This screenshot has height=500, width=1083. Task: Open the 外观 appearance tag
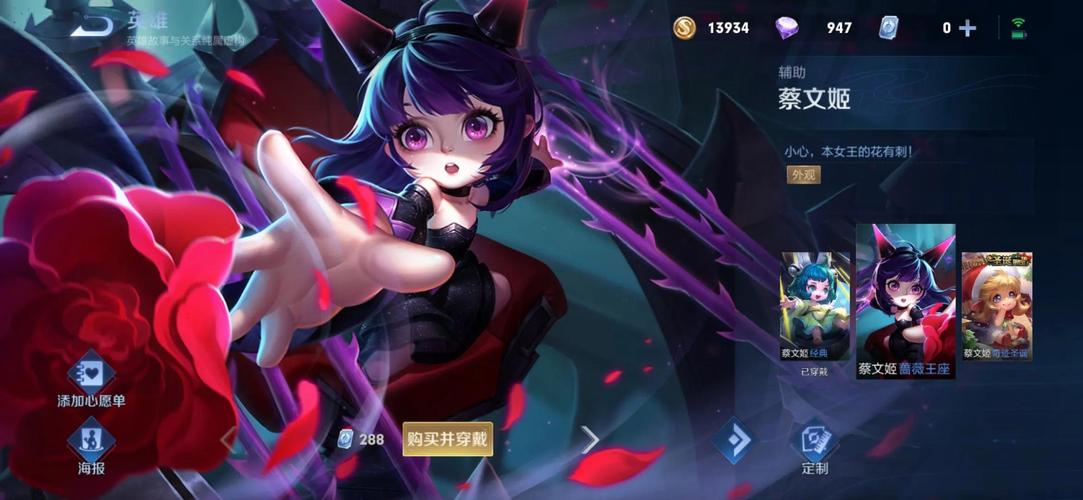coord(803,175)
